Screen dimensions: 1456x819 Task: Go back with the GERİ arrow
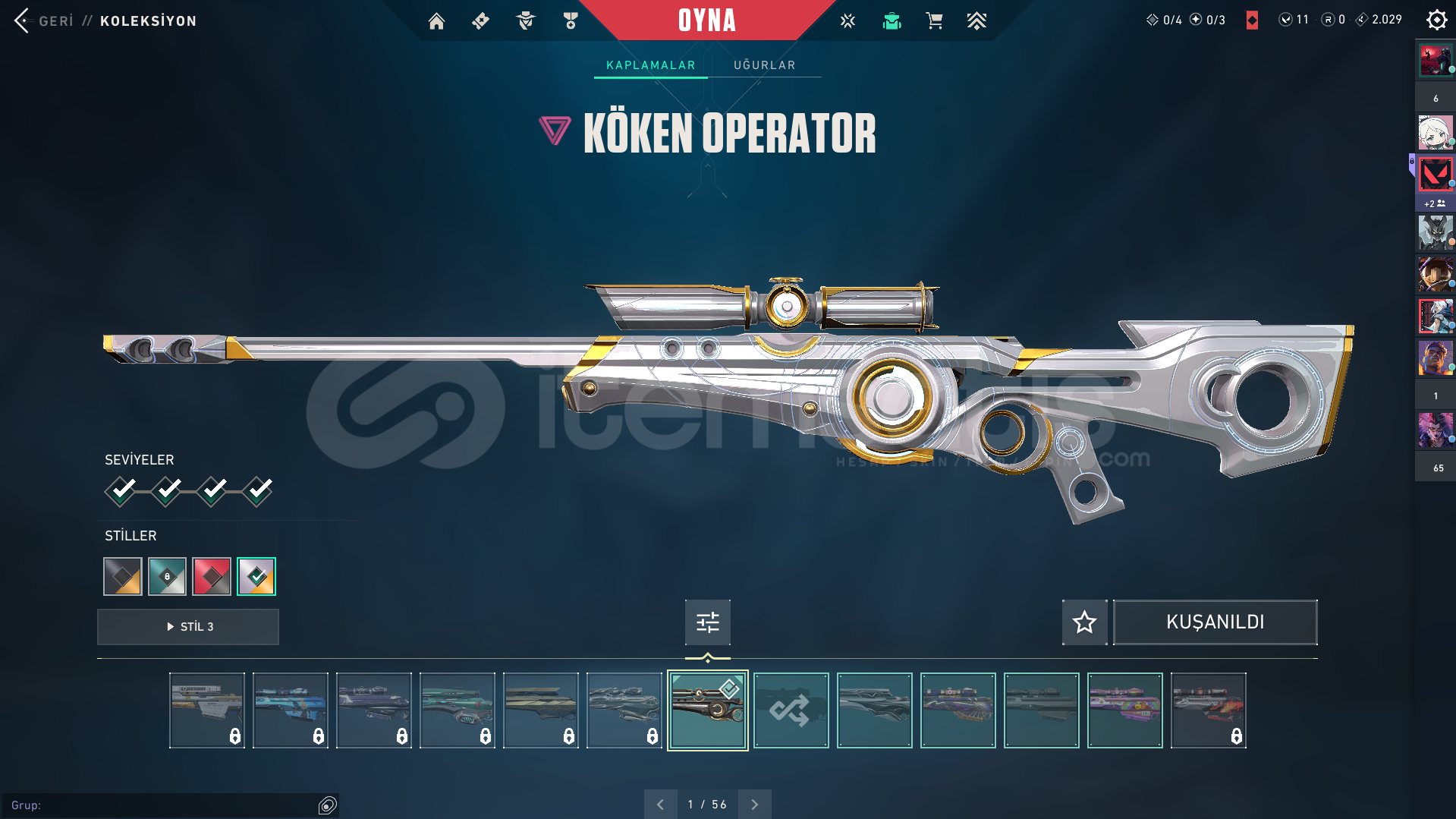(23, 20)
